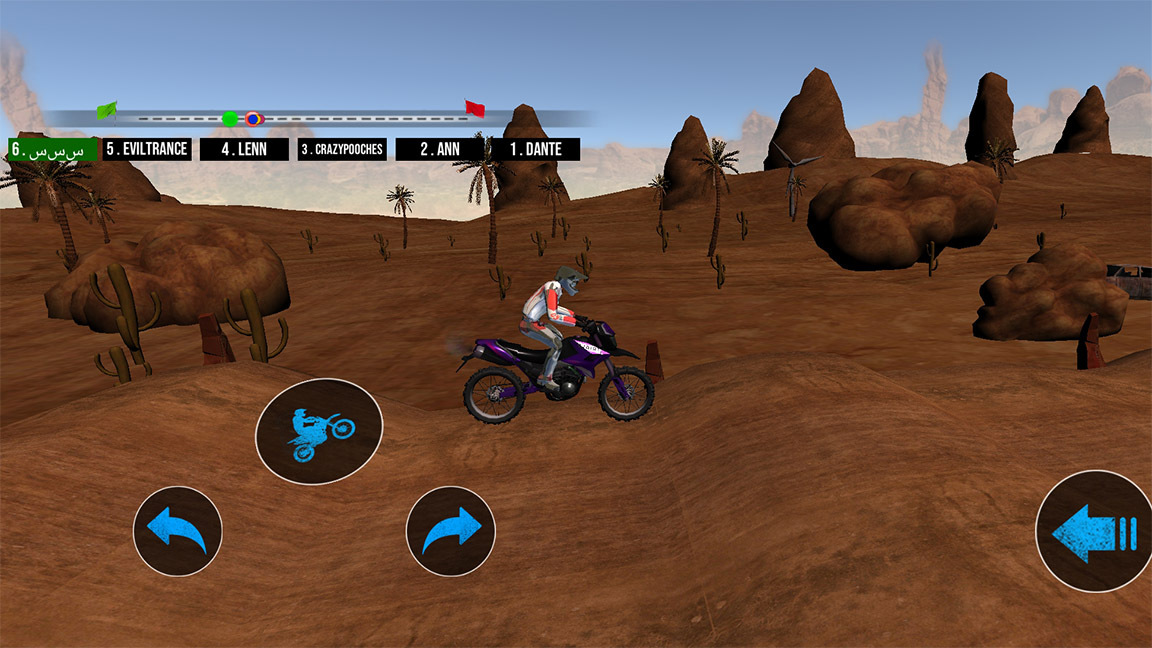This screenshot has height=648, width=1152.
Task: Select the 5. EVILTRANCE rank label
Action: (x=147, y=149)
